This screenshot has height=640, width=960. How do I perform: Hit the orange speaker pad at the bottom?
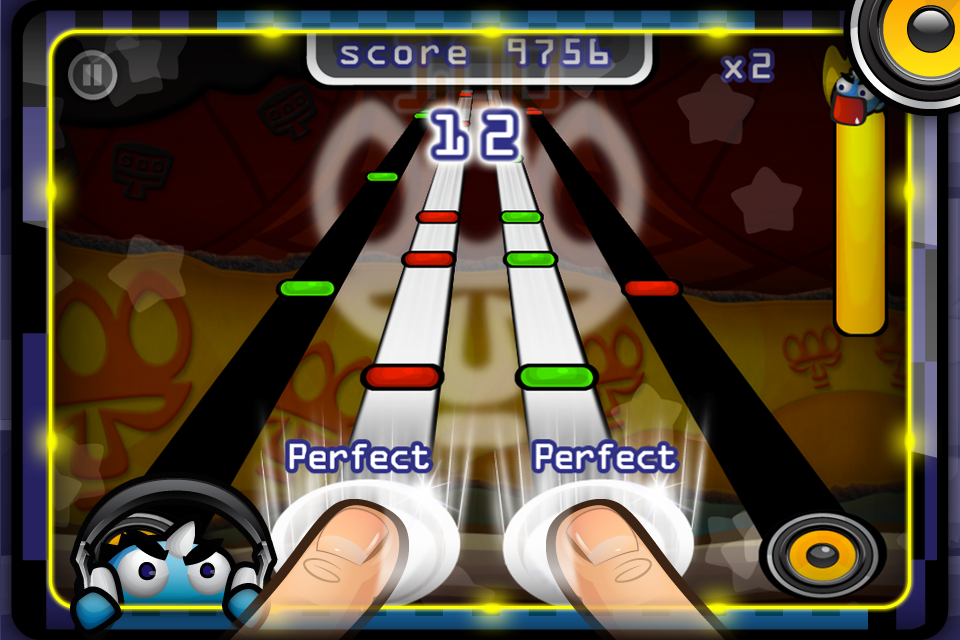(x=823, y=553)
